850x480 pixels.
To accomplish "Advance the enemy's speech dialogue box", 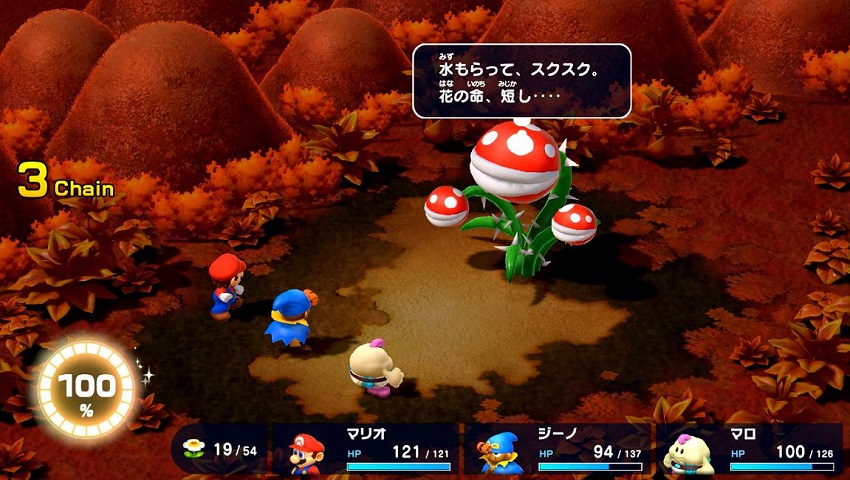I will click(521, 81).
